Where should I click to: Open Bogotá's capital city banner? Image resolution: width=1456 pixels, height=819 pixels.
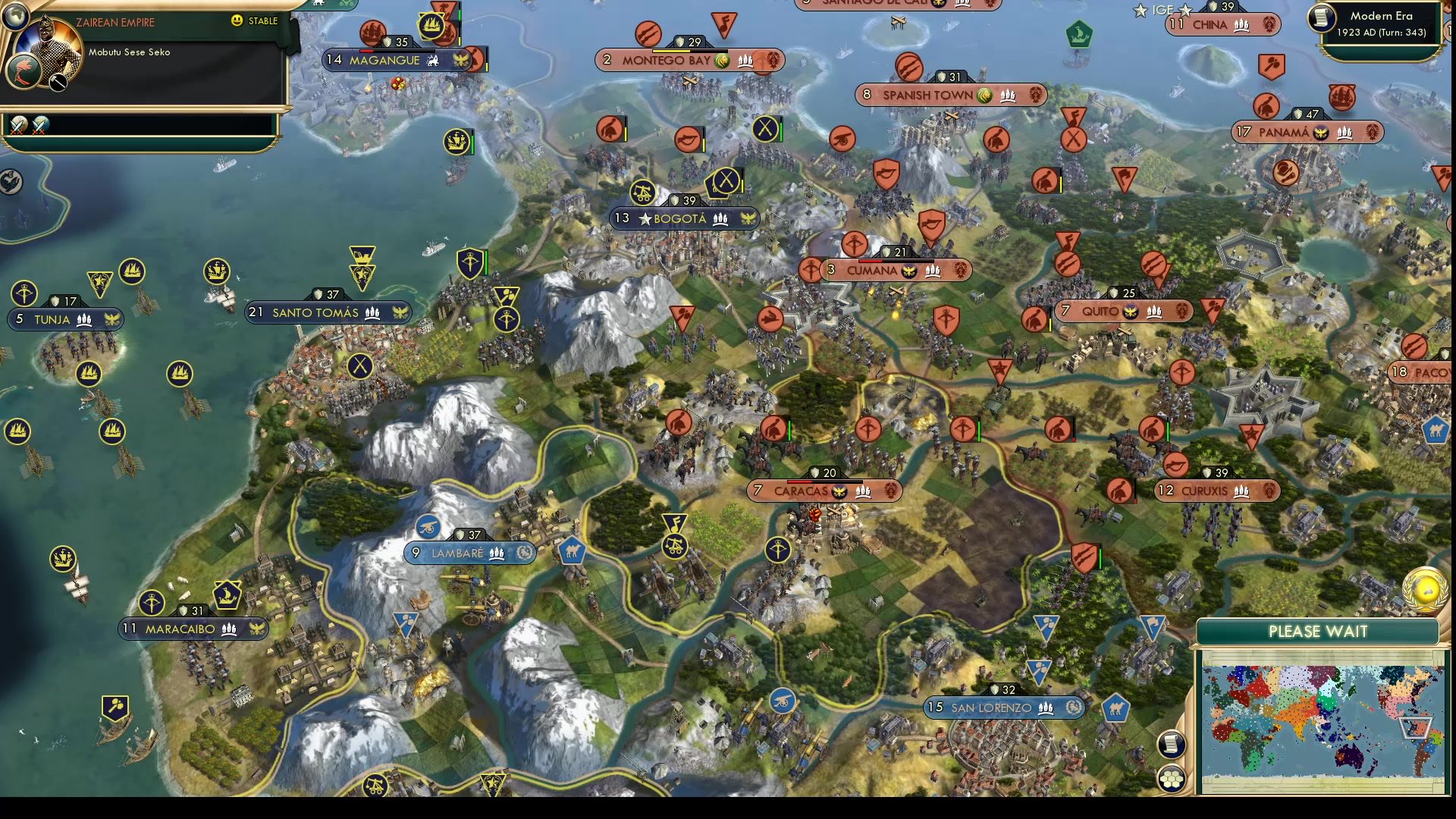(680, 218)
